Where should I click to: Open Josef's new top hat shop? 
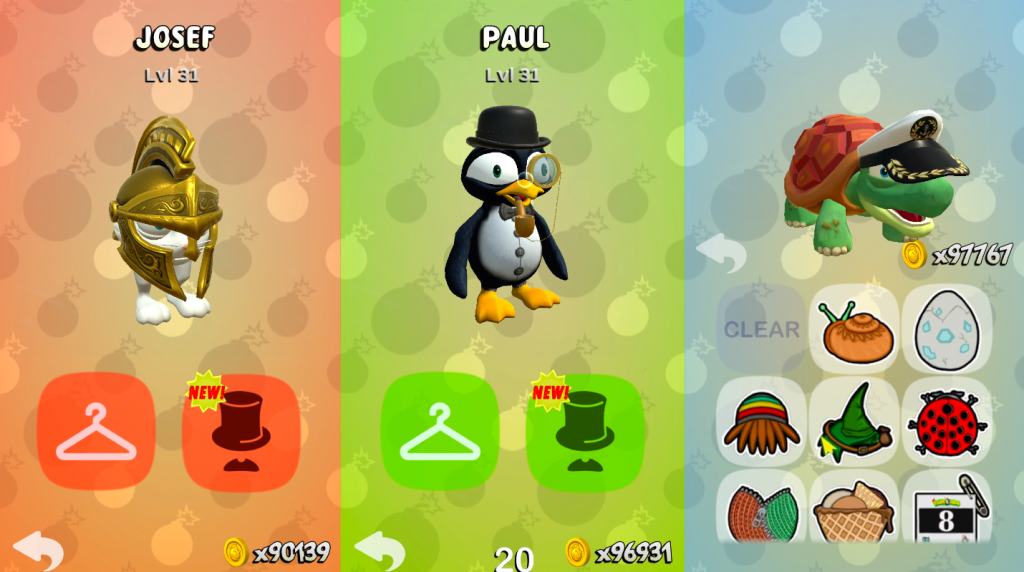(241, 431)
